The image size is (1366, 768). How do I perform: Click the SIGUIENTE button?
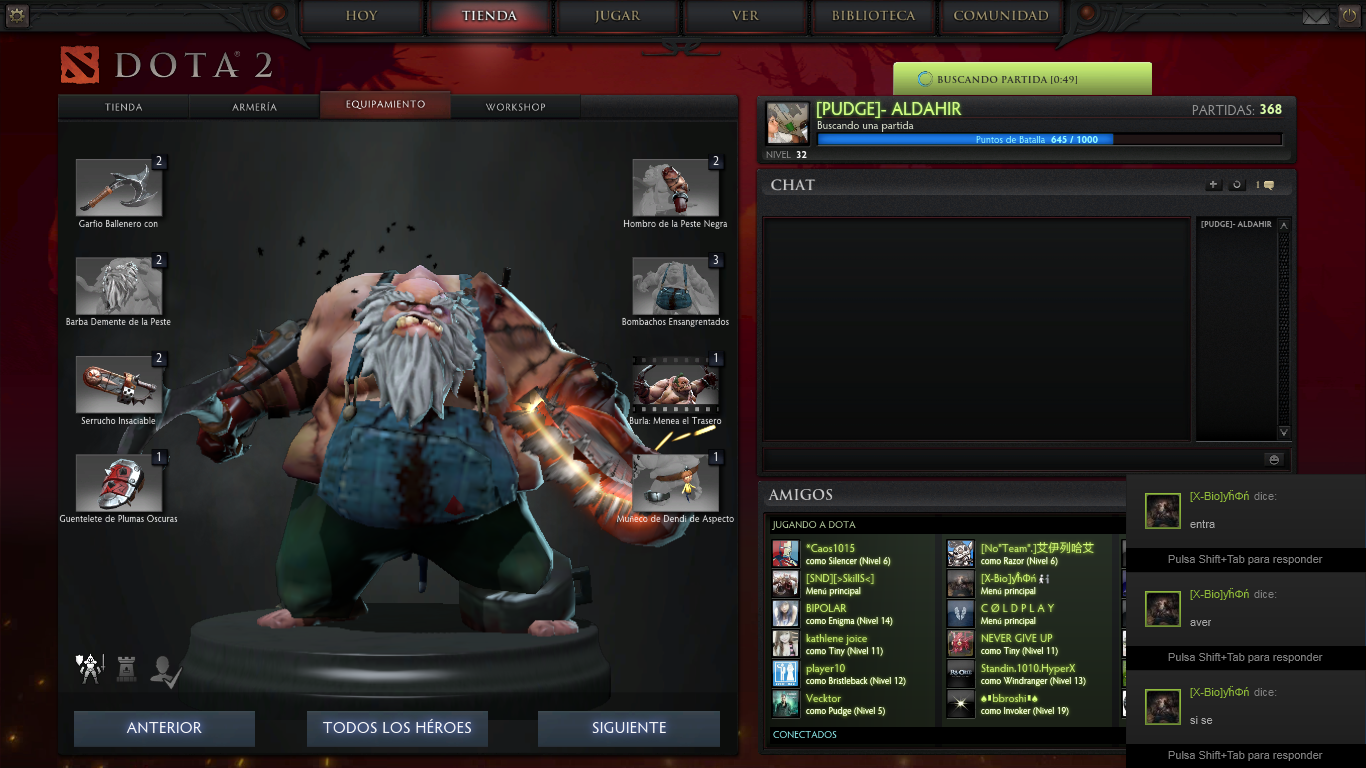tap(628, 728)
